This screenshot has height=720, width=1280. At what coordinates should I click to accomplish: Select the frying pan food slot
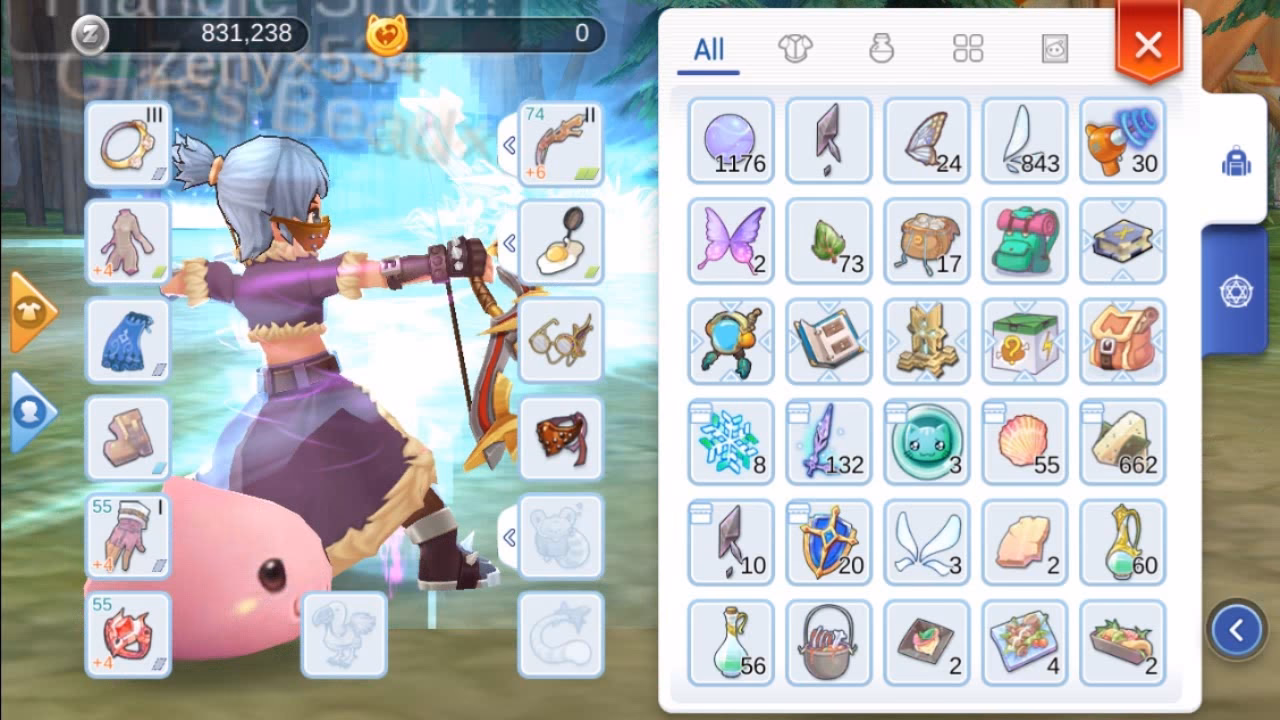(560, 240)
